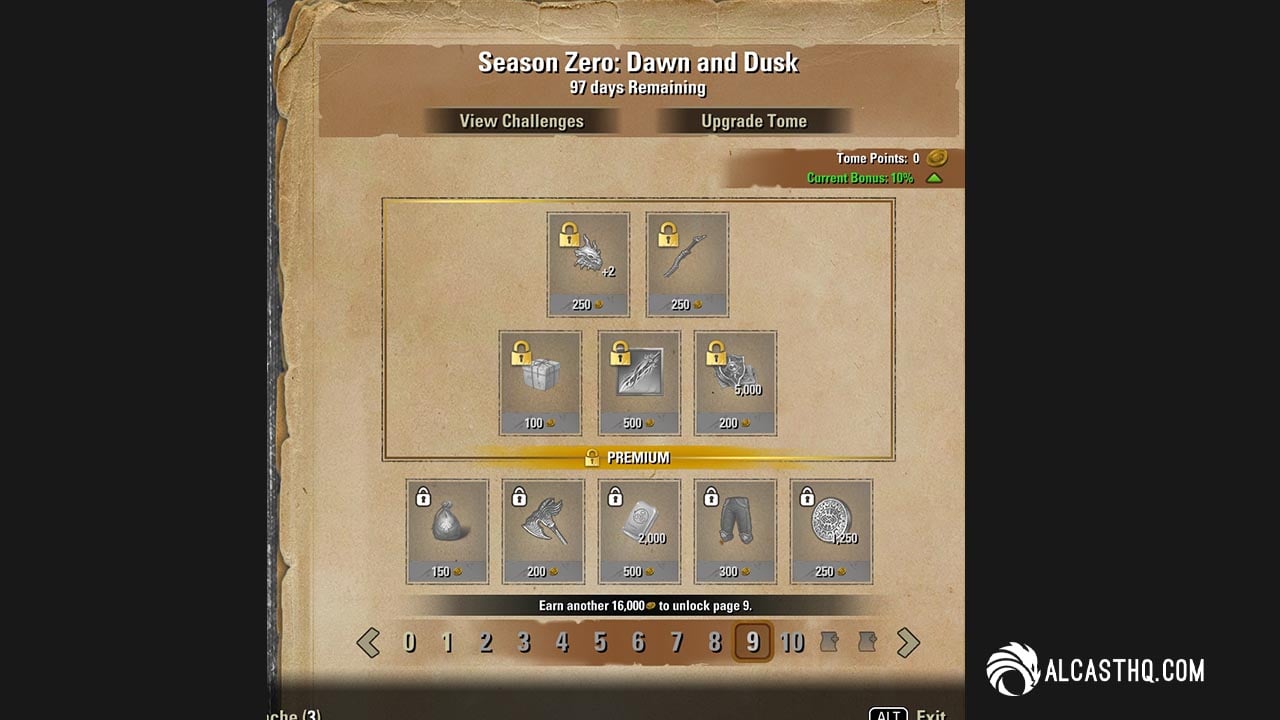
Task: Pick the premium 2,000 book reward
Action: (x=639, y=531)
